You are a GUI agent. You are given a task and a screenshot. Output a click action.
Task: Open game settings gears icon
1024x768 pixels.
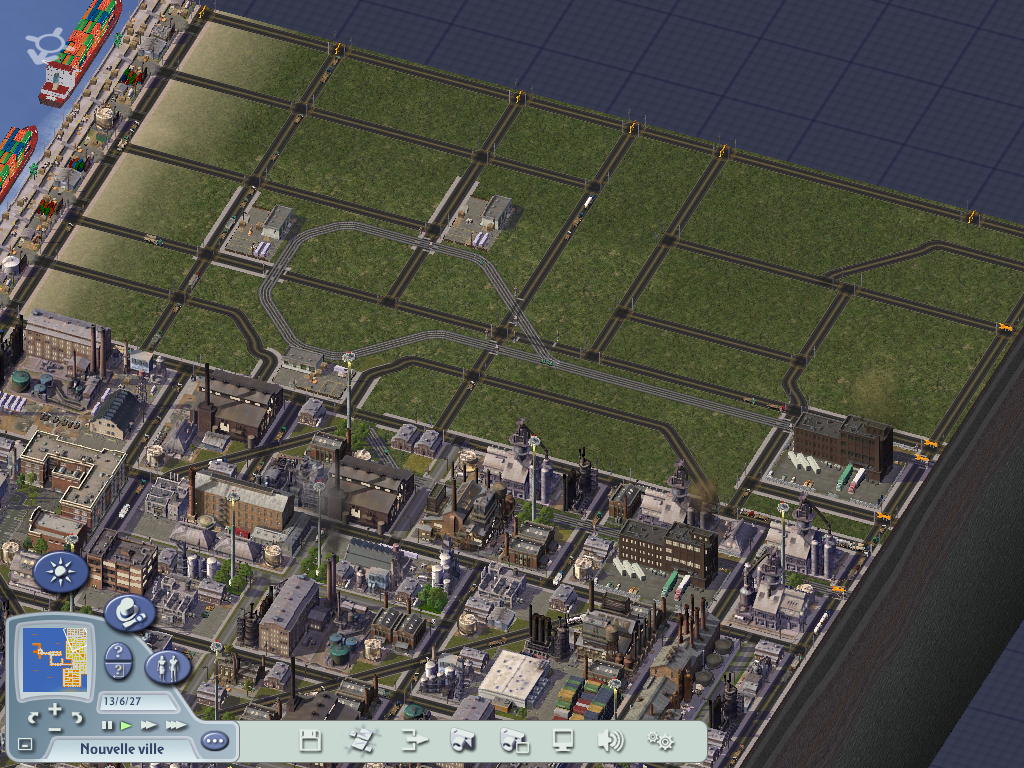660,741
